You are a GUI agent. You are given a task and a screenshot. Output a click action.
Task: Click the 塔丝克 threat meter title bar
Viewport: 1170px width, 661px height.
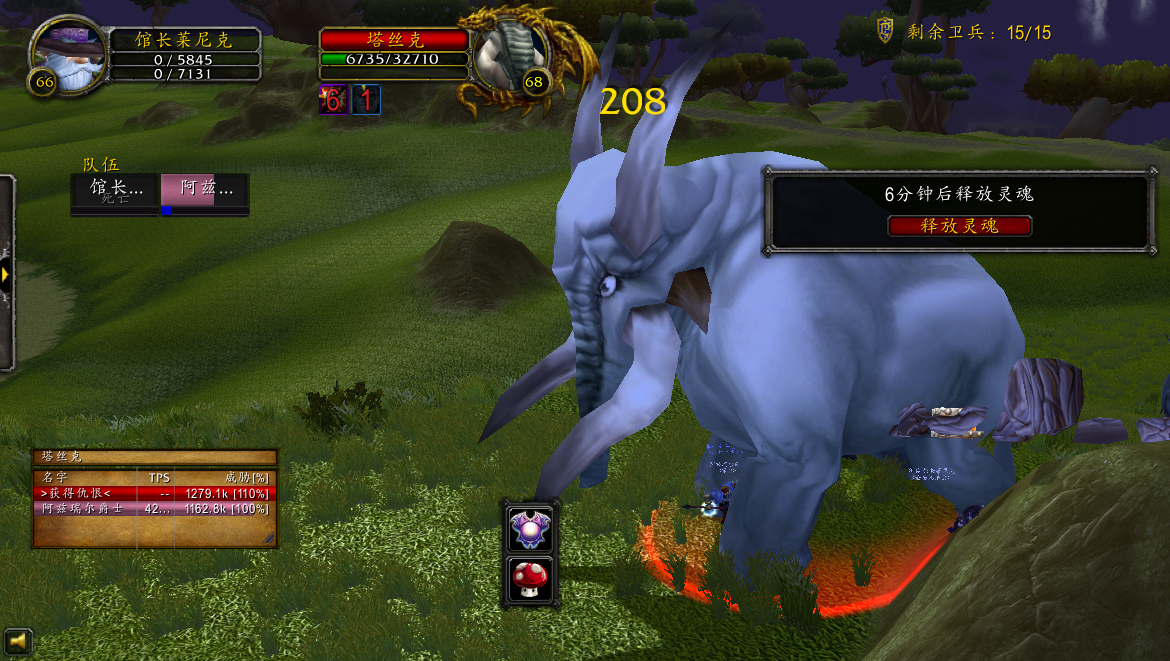[155, 457]
